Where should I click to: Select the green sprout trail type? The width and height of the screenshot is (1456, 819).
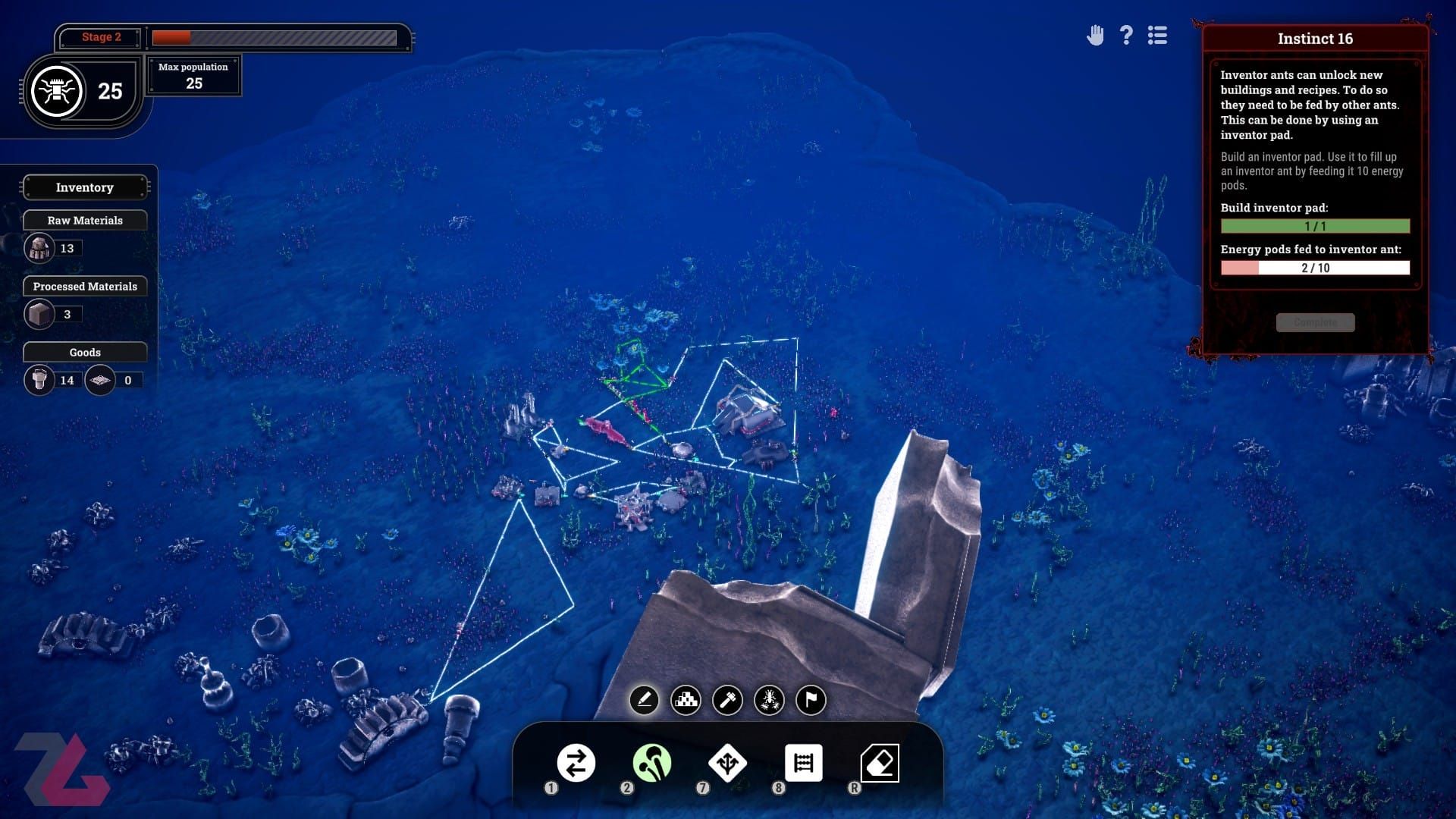pos(651,763)
